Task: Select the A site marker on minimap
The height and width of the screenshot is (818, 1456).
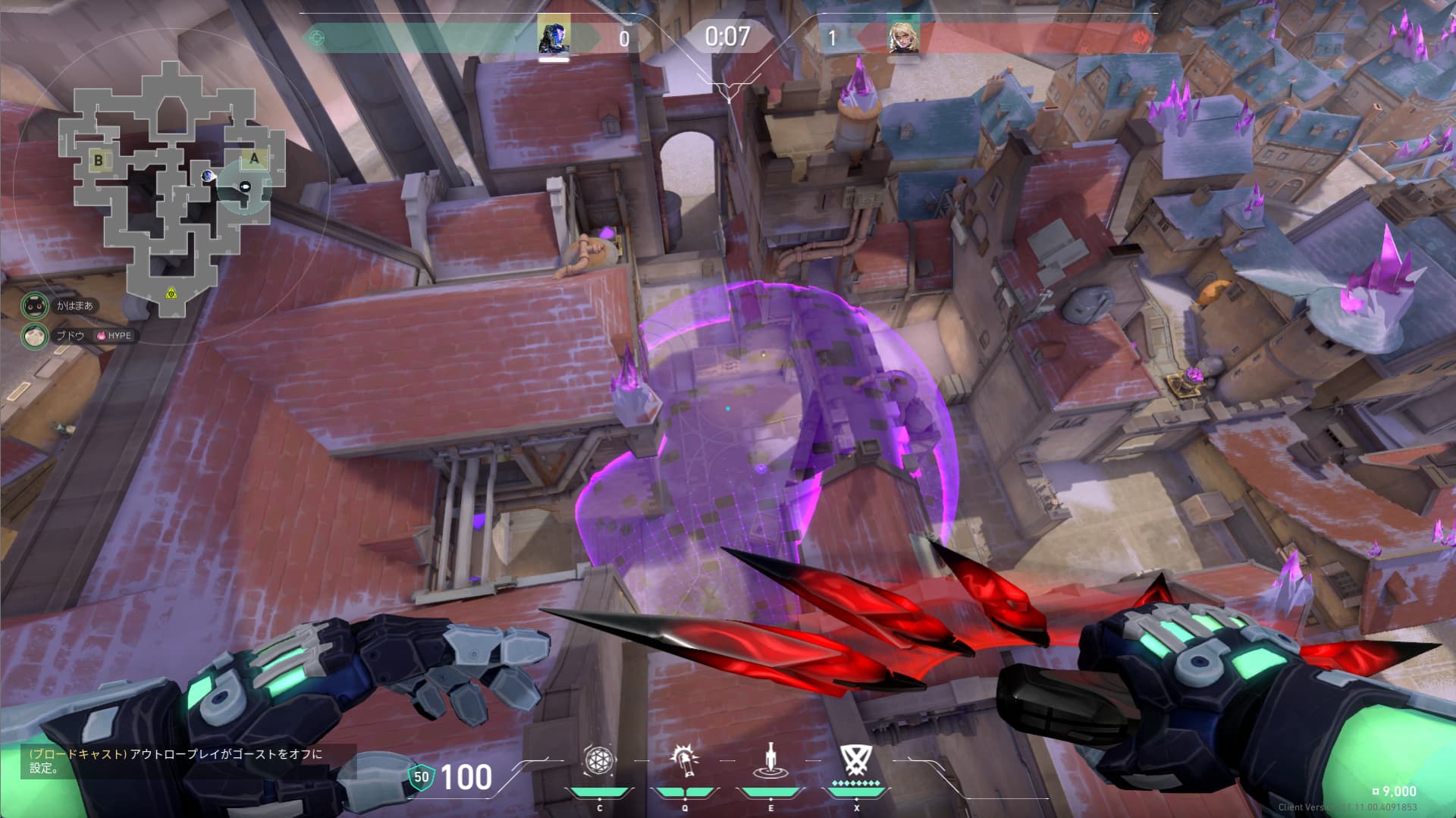Action: click(x=254, y=159)
